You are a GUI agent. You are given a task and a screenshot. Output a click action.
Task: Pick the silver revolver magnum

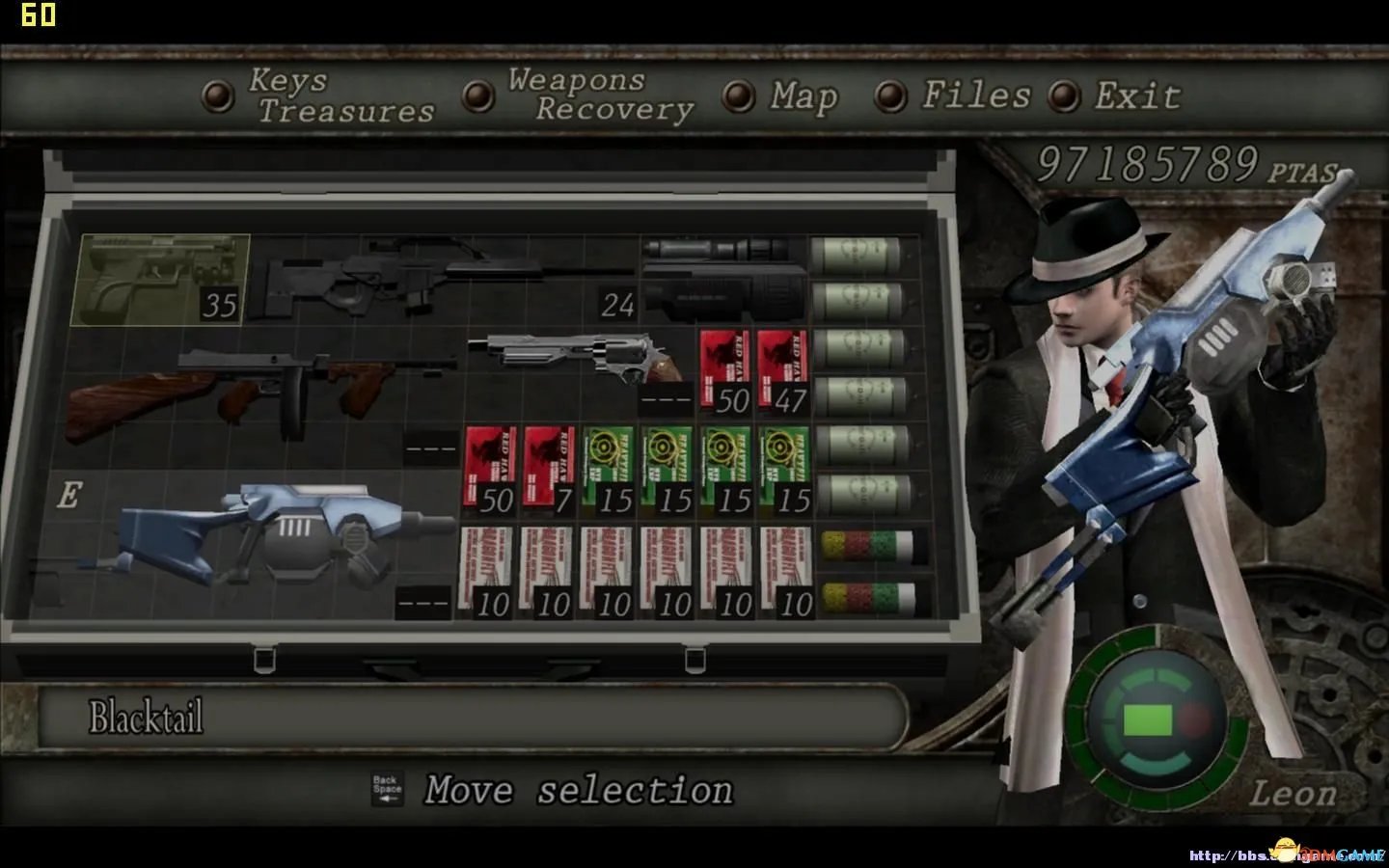tap(579, 357)
